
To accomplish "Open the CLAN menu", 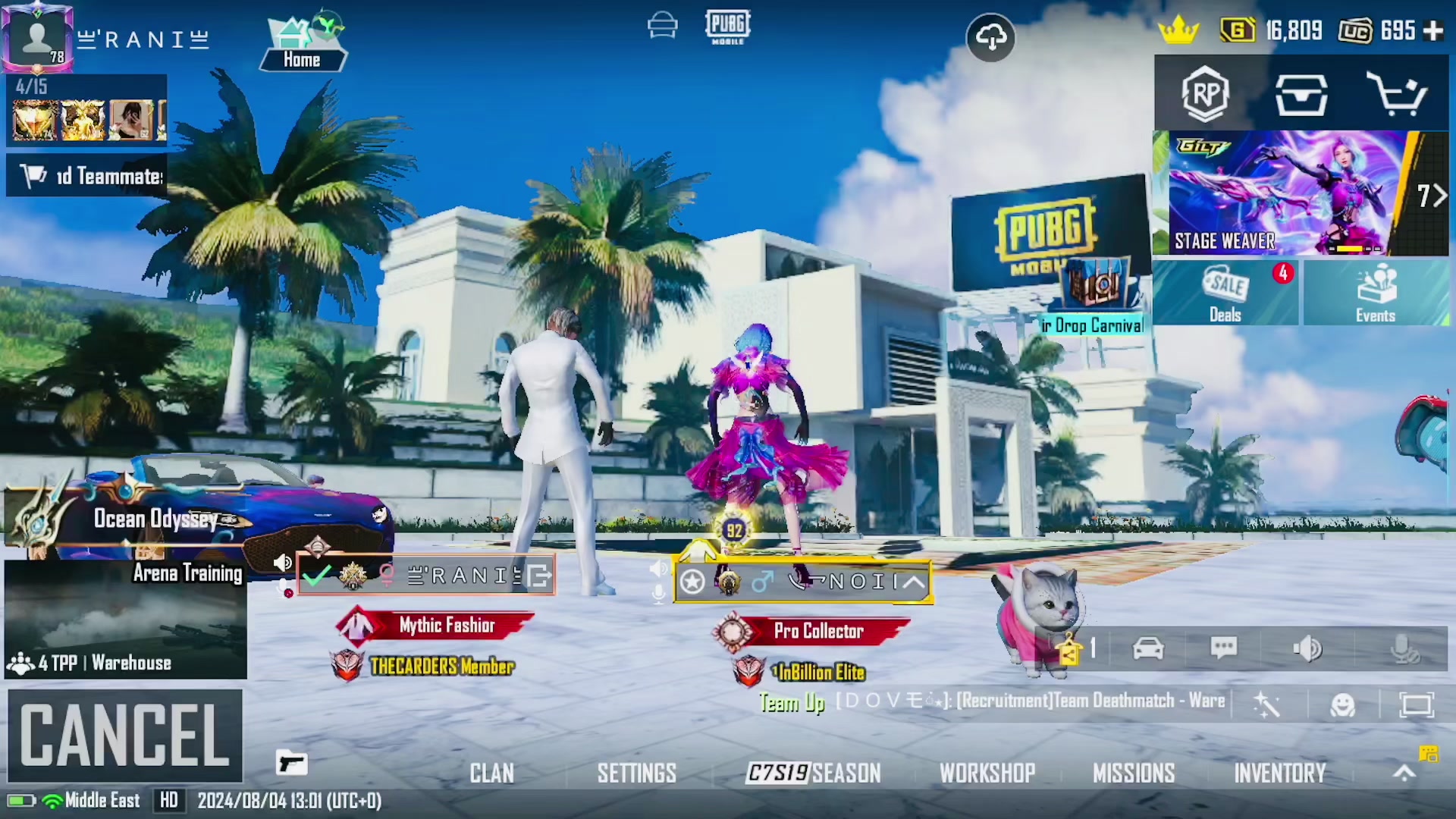I will pyautogui.click(x=491, y=773).
